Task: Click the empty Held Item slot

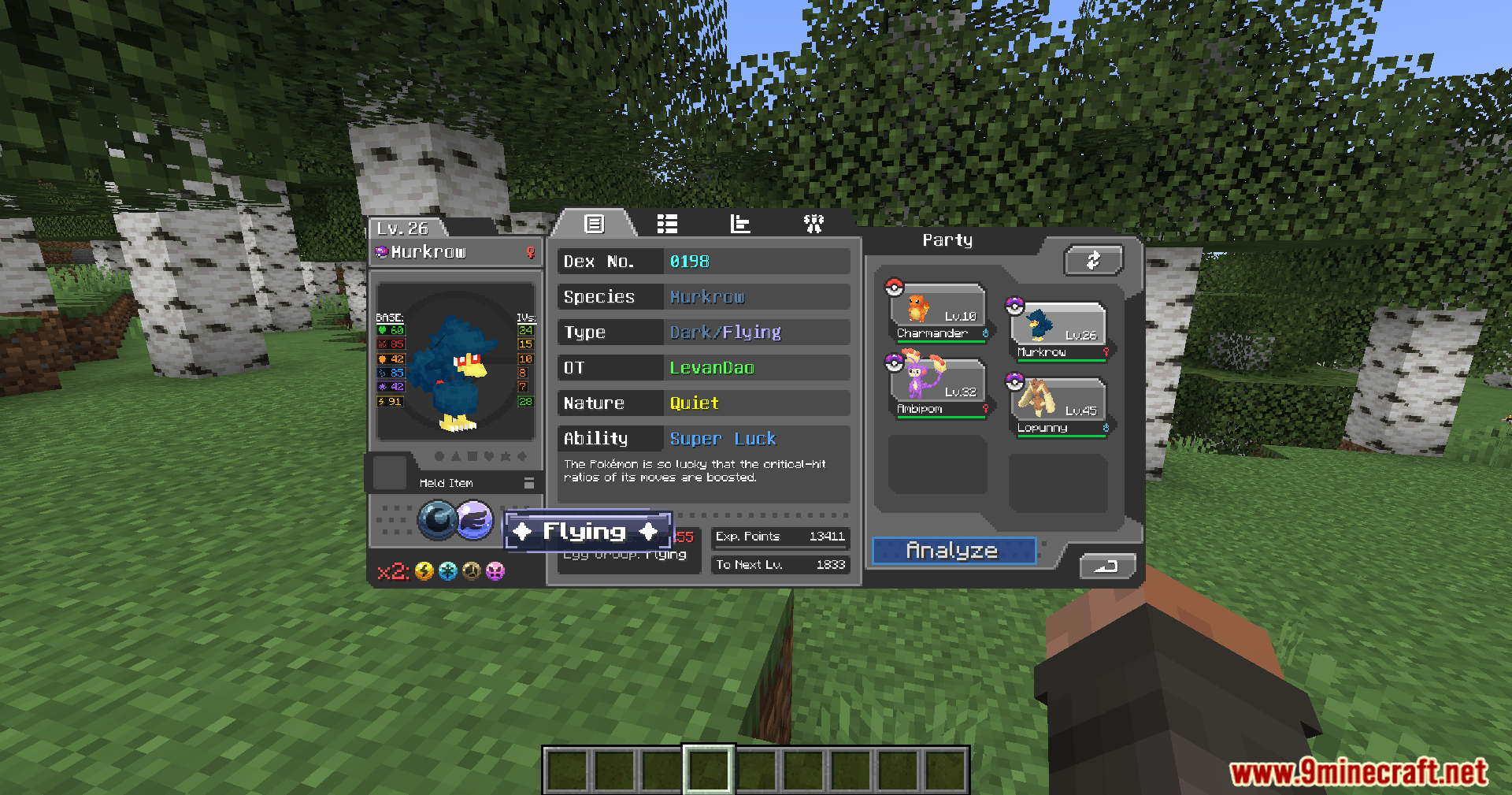Action: tap(389, 472)
